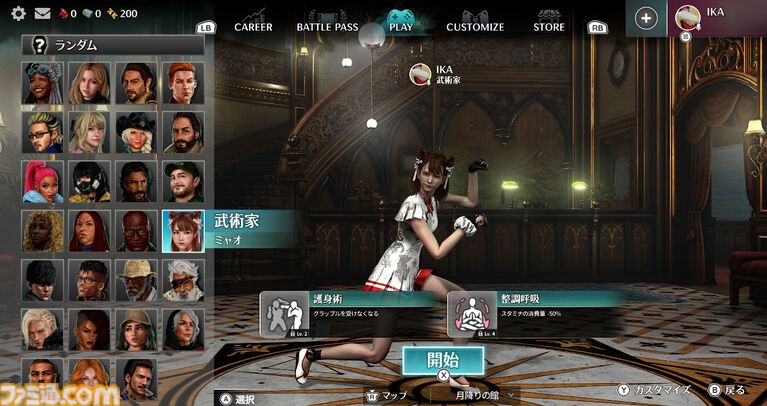The width and height of the screenshot is (767, 406).
Task: Open the CAREER tab
Action: pos(253,27)
